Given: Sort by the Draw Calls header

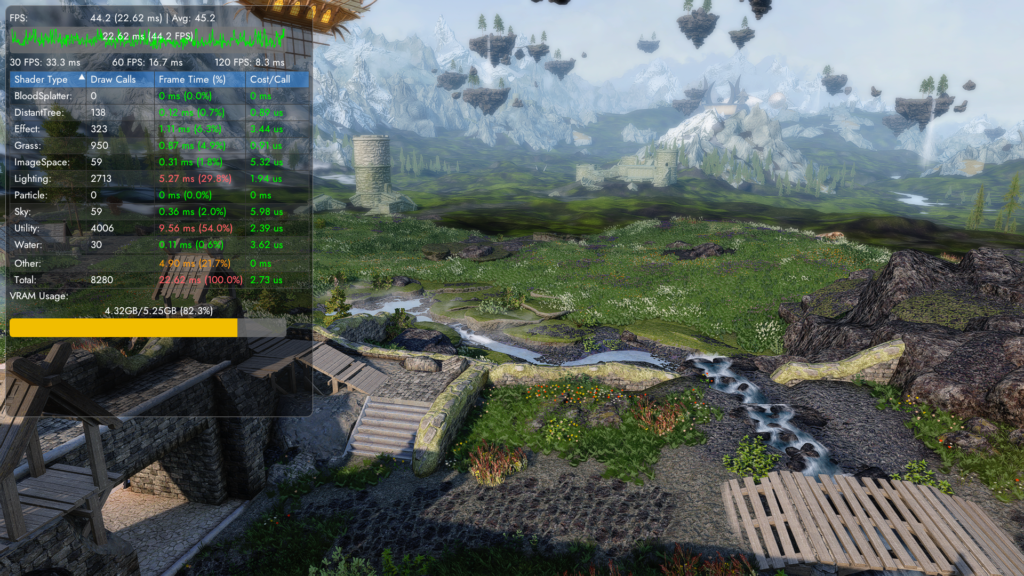Looking at the screenshot, I should coord(113,79).
